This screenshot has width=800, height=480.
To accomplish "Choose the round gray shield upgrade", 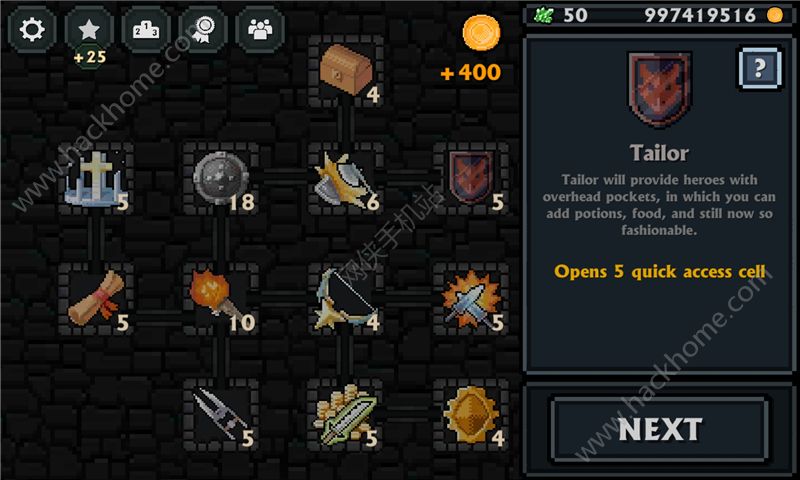I will coord(220,180).
